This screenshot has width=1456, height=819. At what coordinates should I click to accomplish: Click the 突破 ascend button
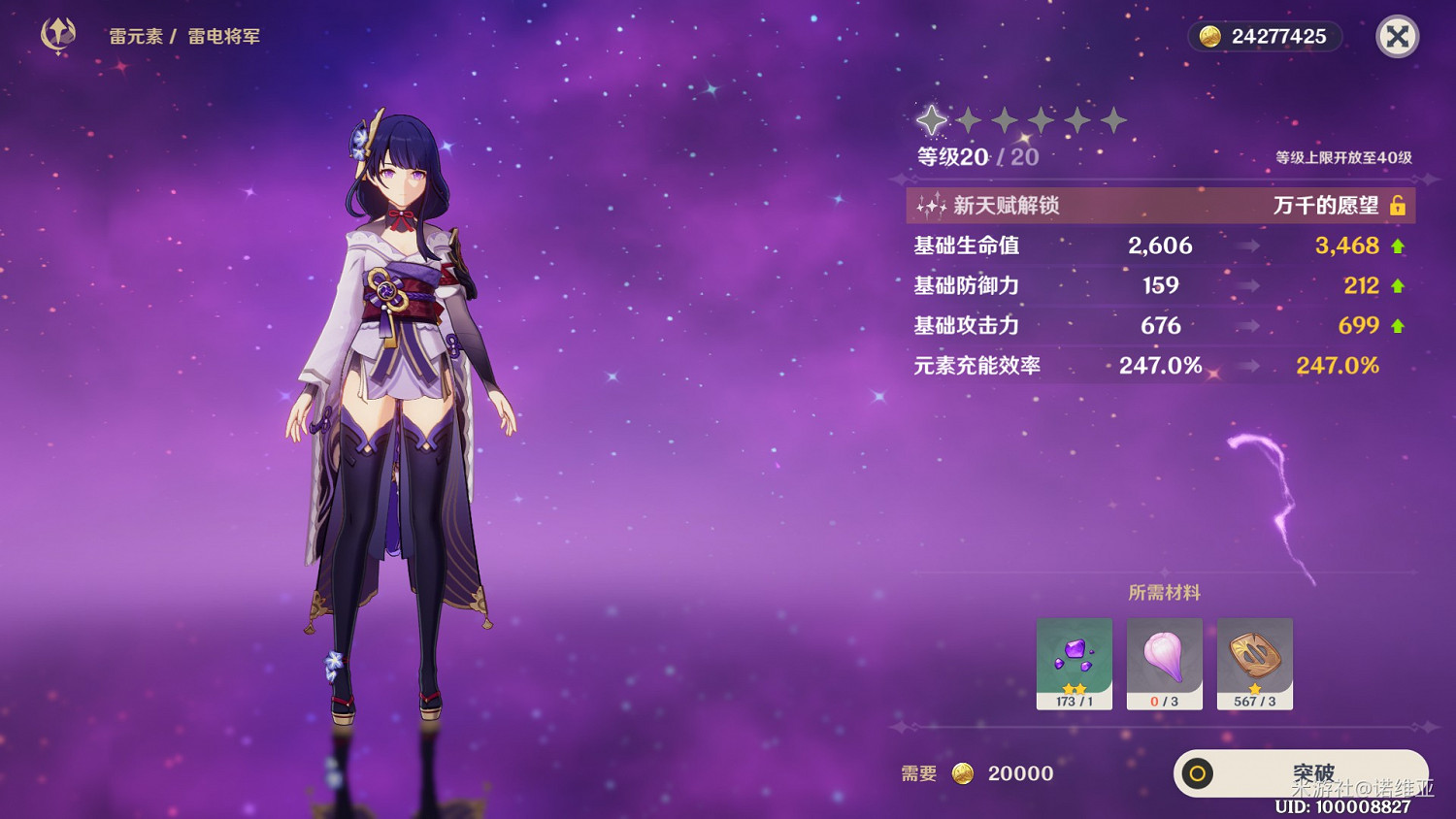coord(1301,773)
